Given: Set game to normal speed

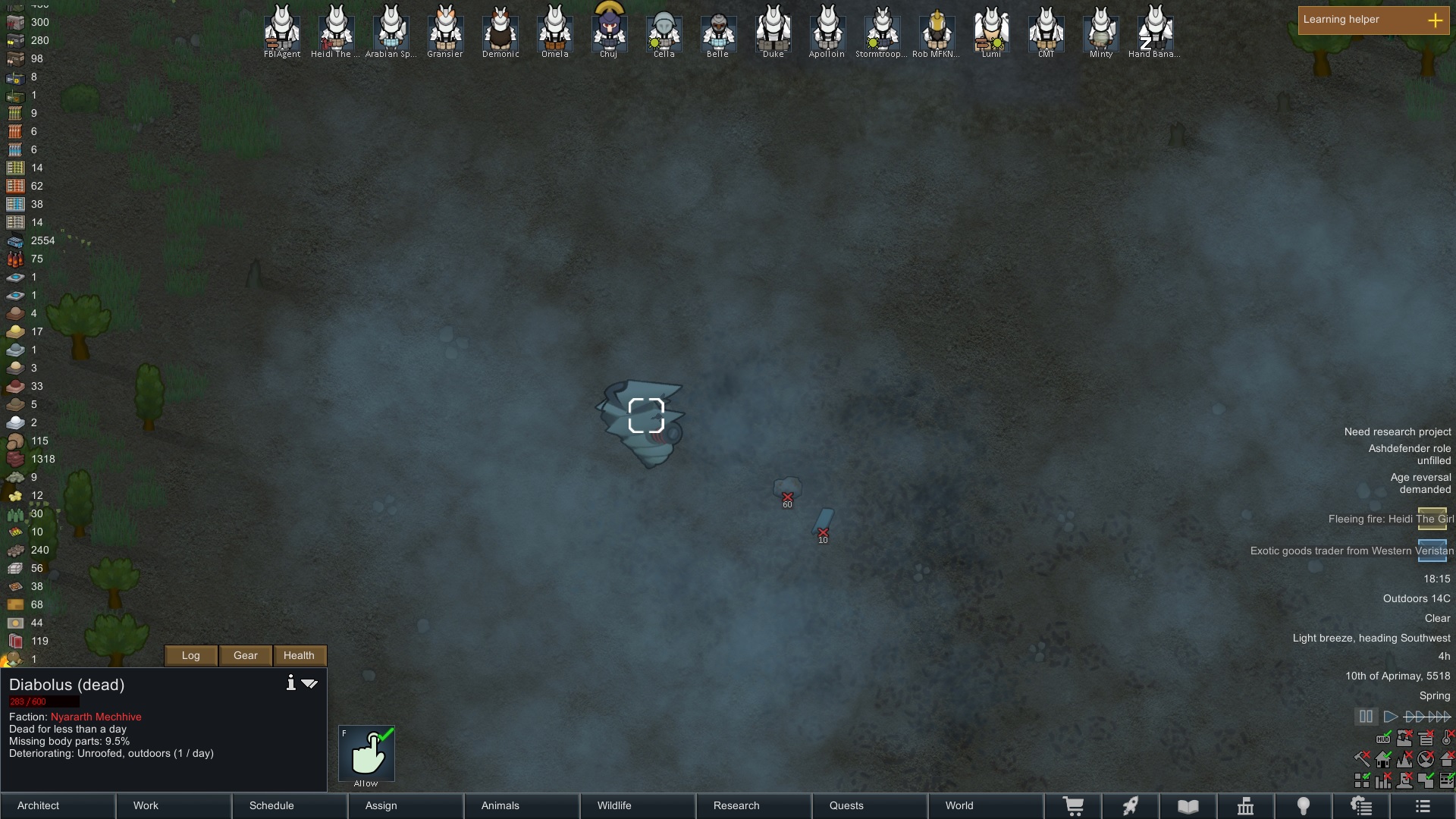Looking at the screenshot, I should click(x=1390, y=717).
